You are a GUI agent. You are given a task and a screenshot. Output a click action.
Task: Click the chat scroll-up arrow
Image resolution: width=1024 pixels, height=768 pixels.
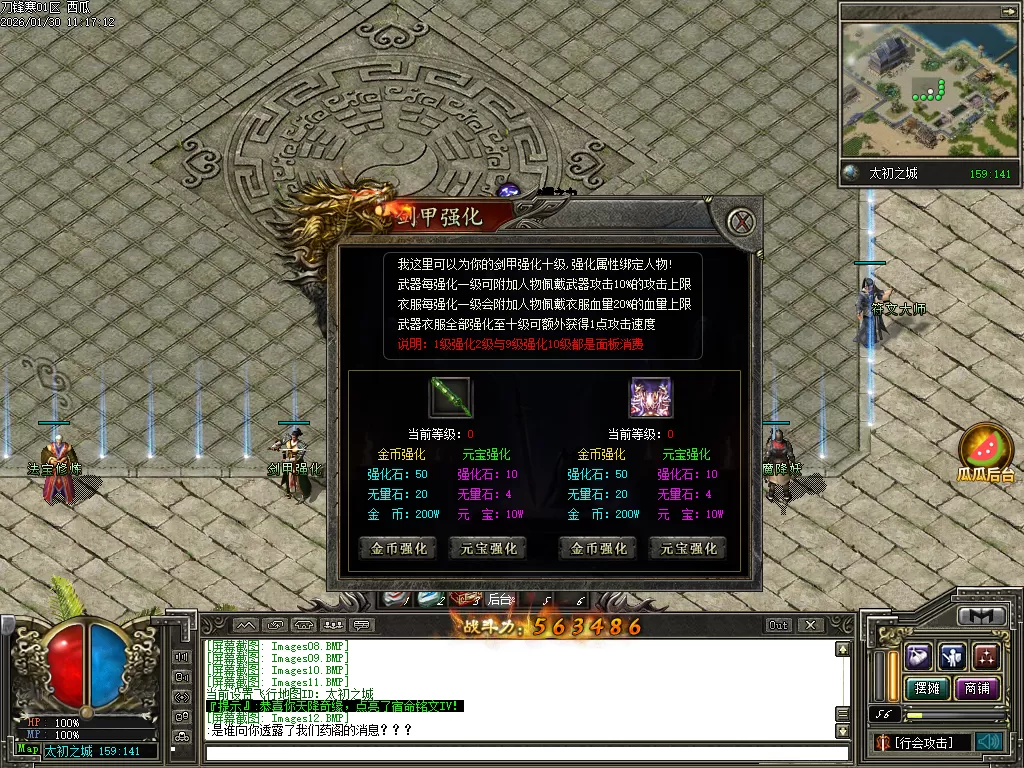pos(842,649)
